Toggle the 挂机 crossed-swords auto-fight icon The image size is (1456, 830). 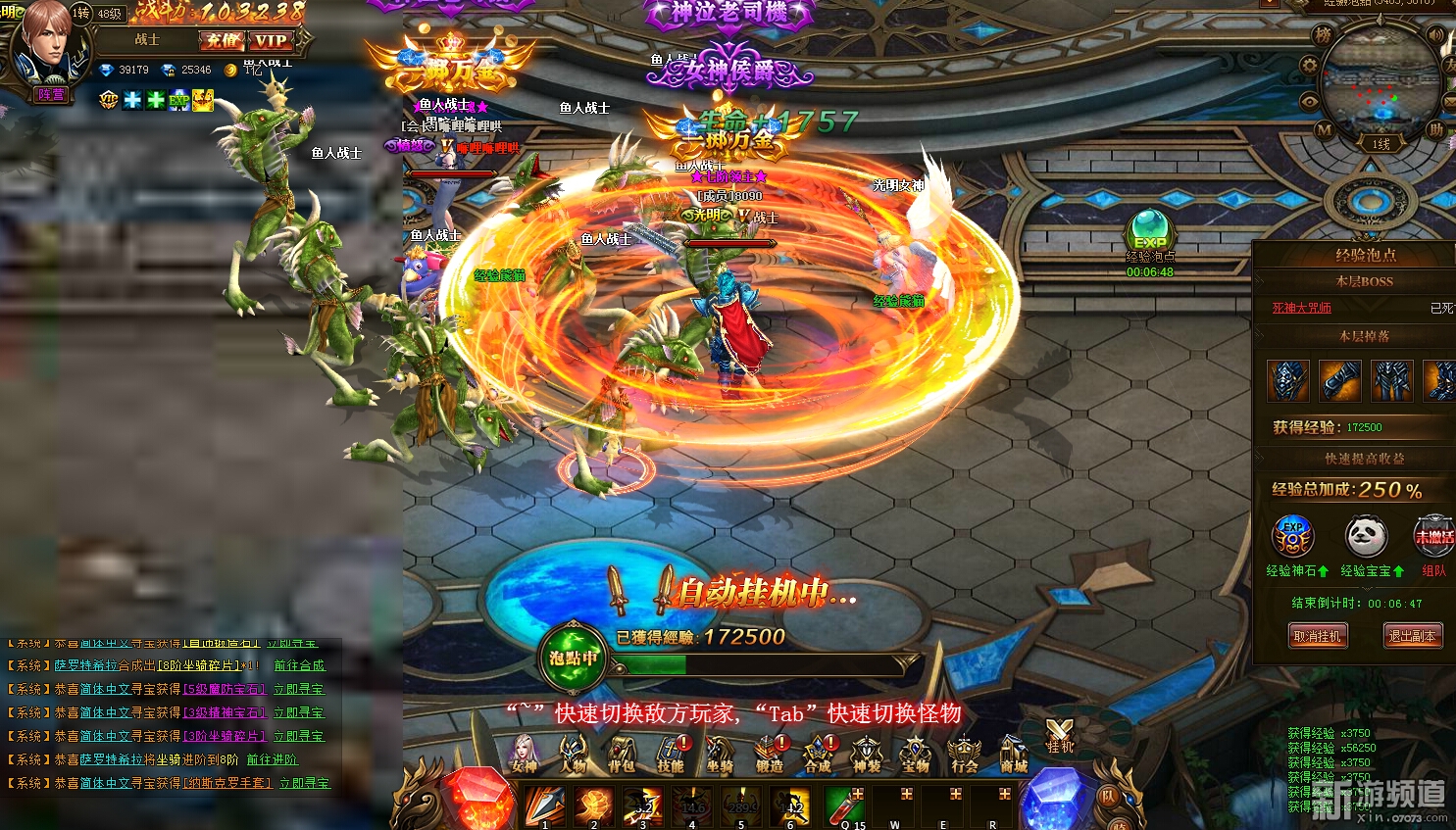(1059, 735)
